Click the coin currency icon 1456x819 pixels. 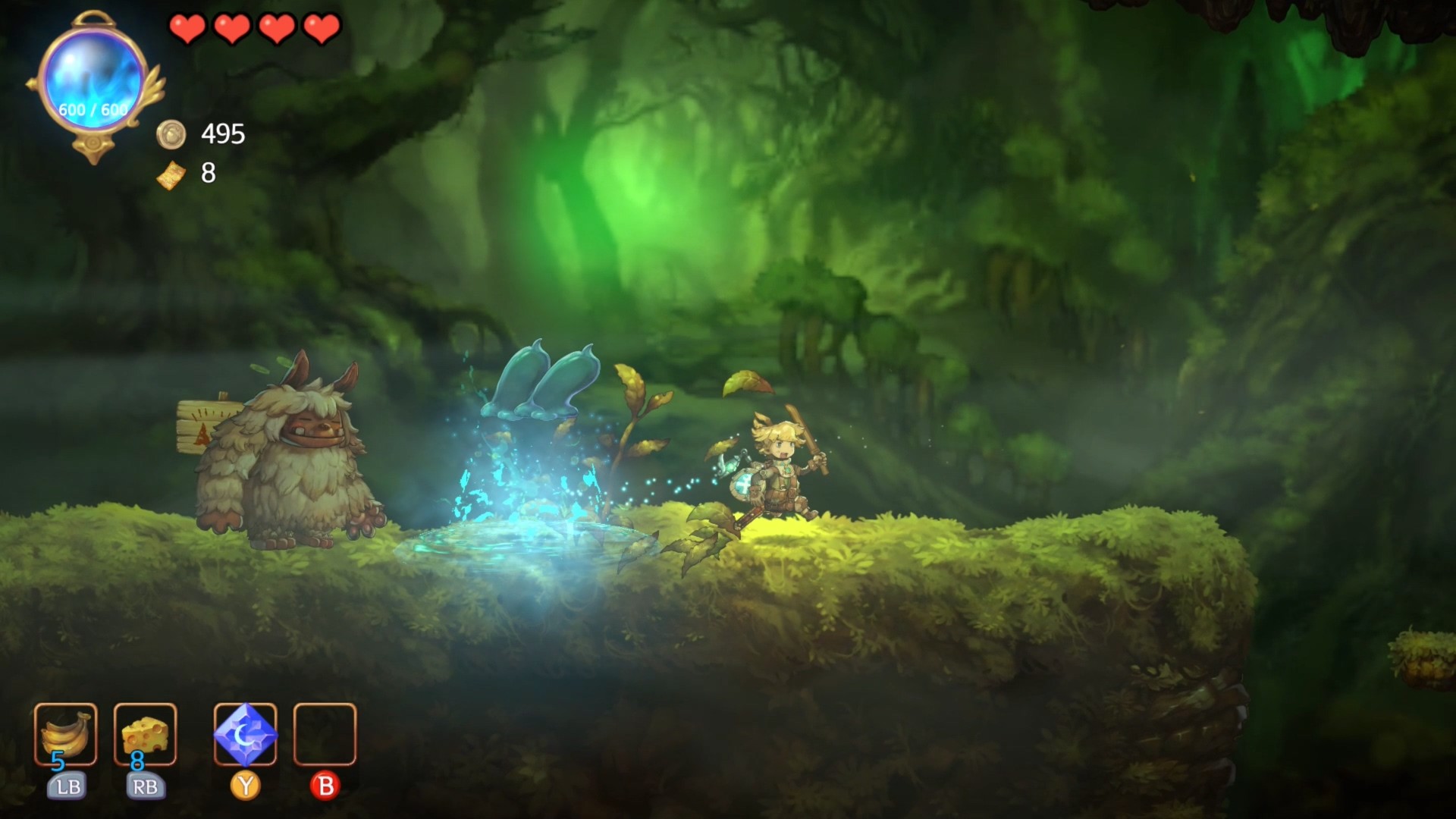click(173, 135)
